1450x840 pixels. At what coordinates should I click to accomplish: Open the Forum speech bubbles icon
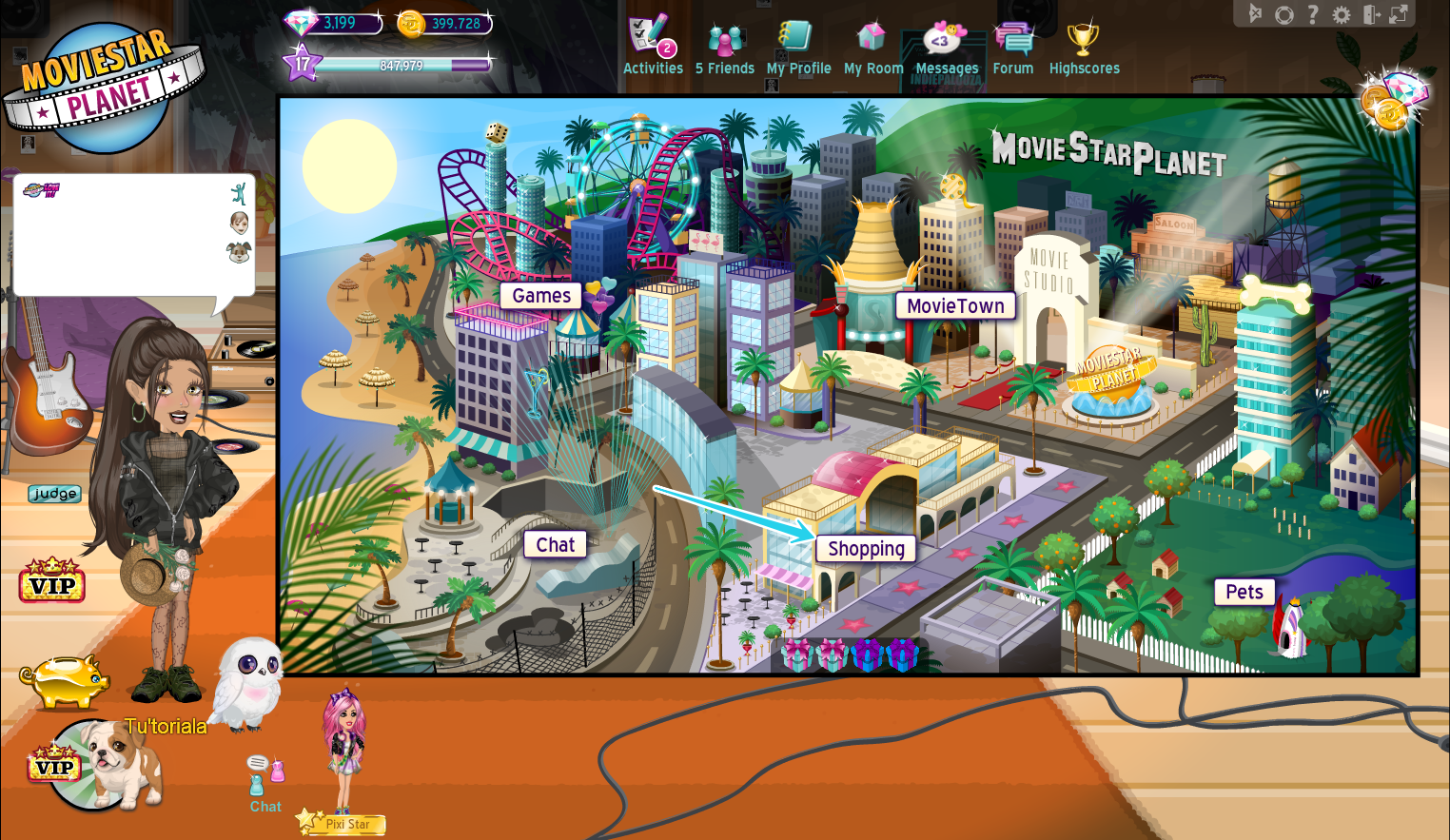point(1012,38)
